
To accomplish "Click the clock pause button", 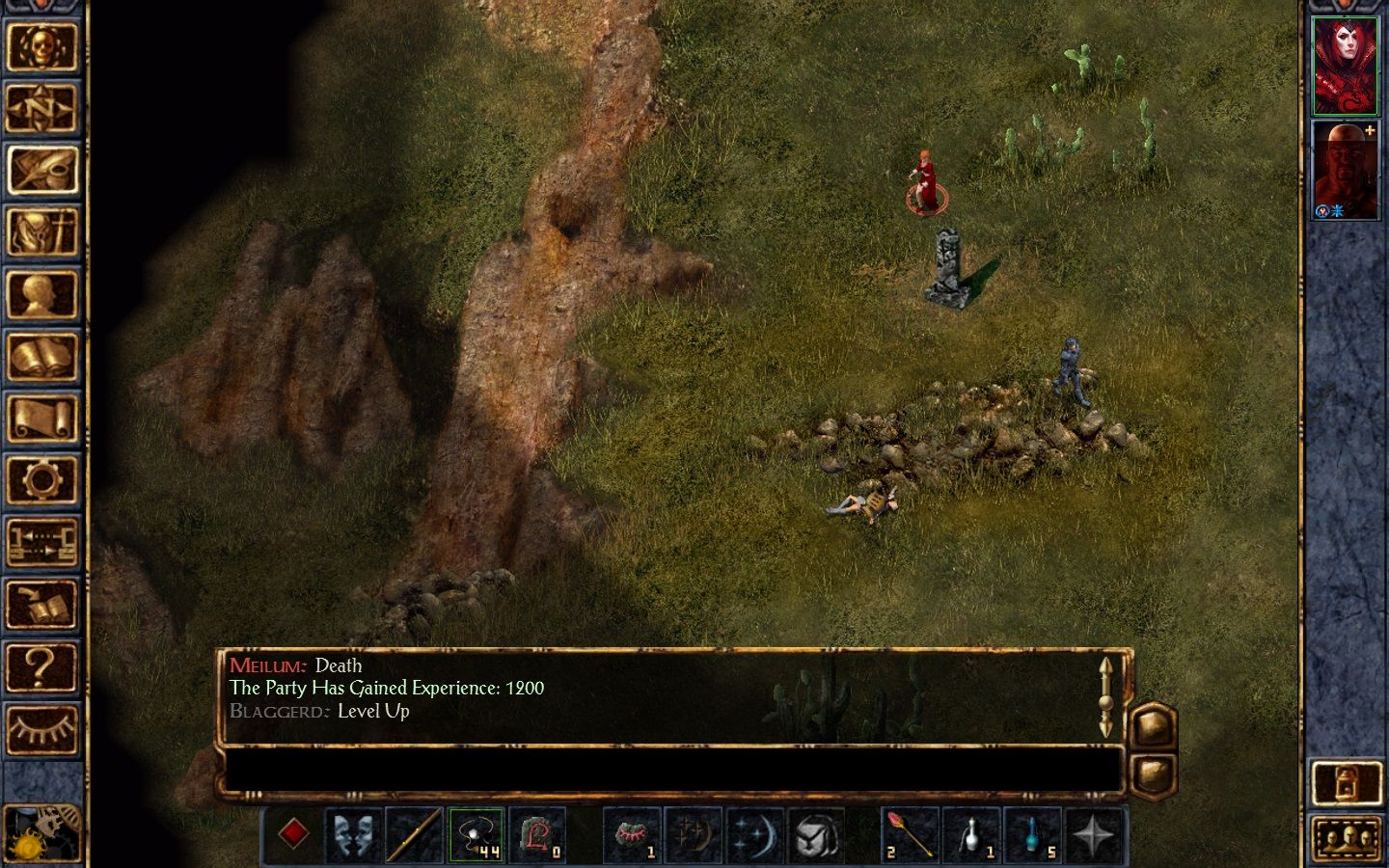I will [41, 831].
